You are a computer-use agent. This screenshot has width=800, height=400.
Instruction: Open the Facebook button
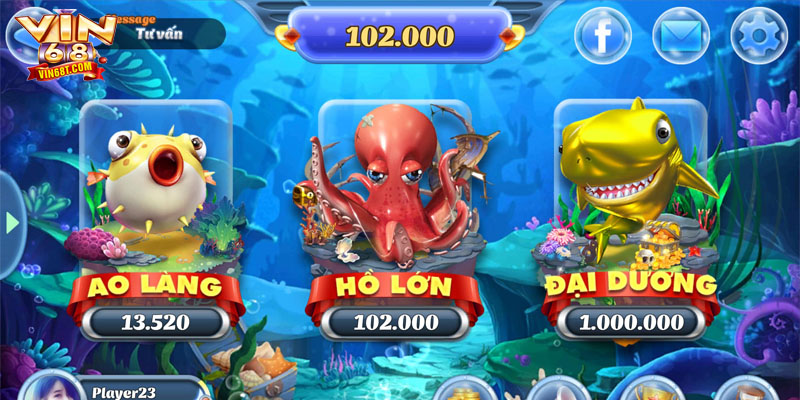coord(603,37)
